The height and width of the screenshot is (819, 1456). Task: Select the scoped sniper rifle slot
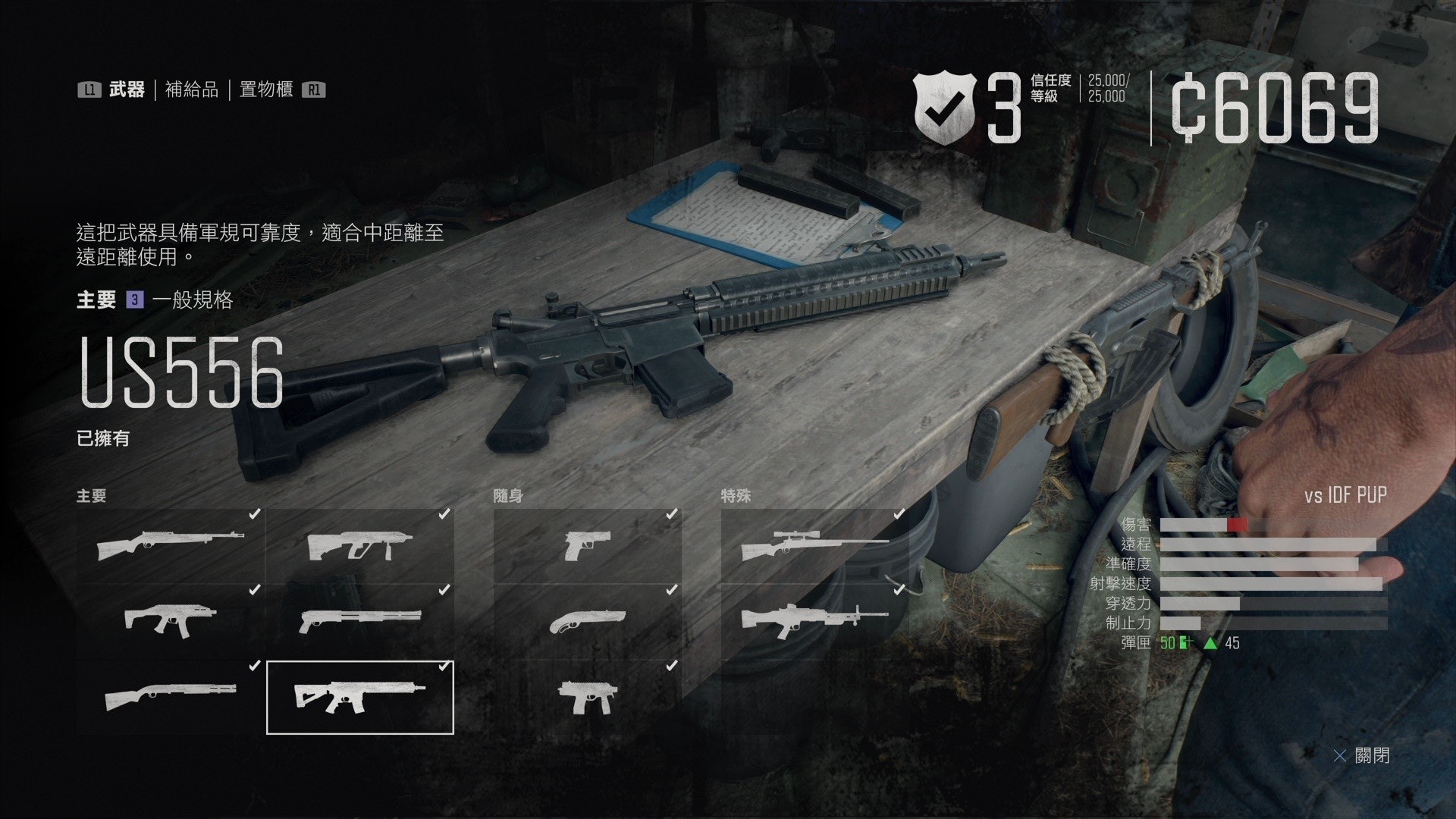815,546
